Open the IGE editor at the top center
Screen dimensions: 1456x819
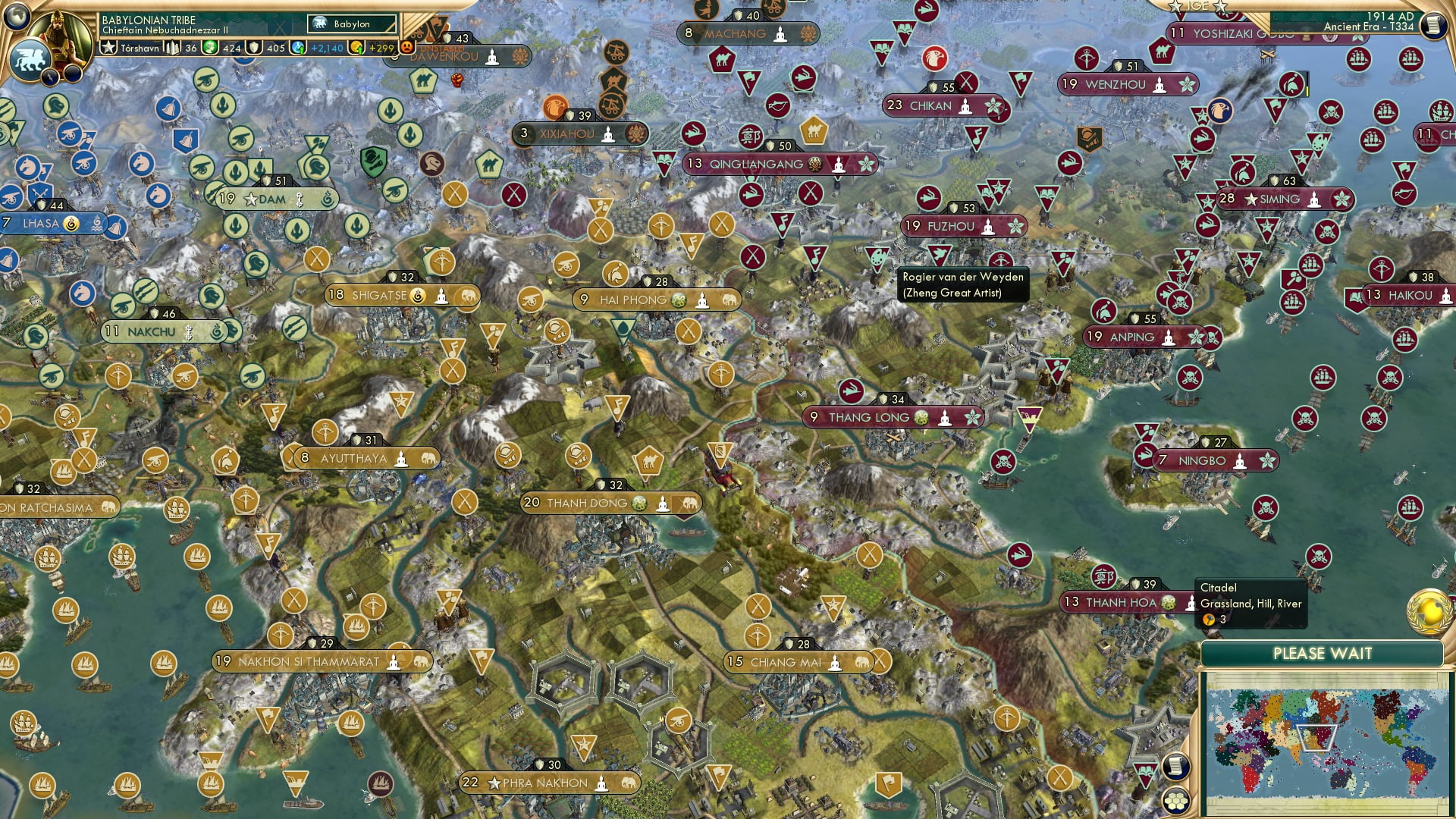coord(1197,6)
